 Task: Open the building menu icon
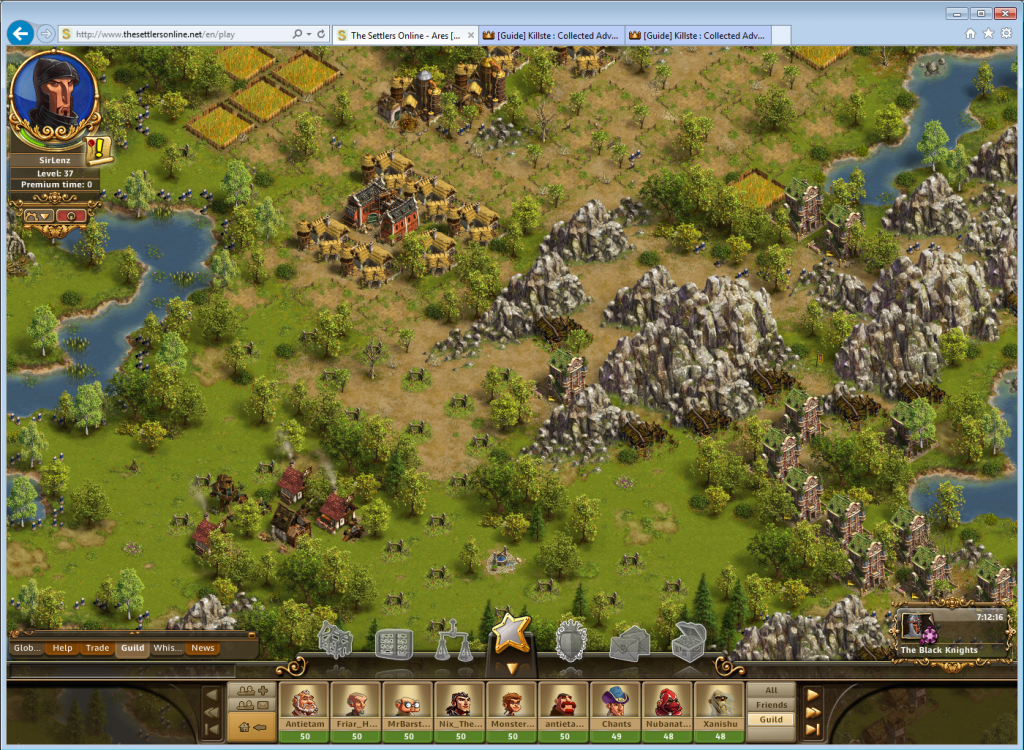click(336, 642)
